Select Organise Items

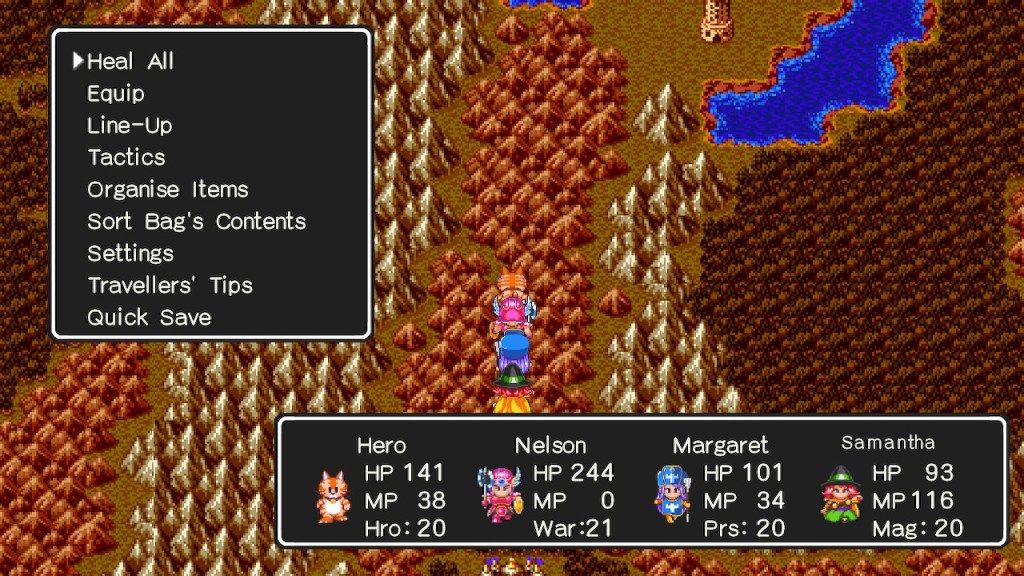coord(167,190)
